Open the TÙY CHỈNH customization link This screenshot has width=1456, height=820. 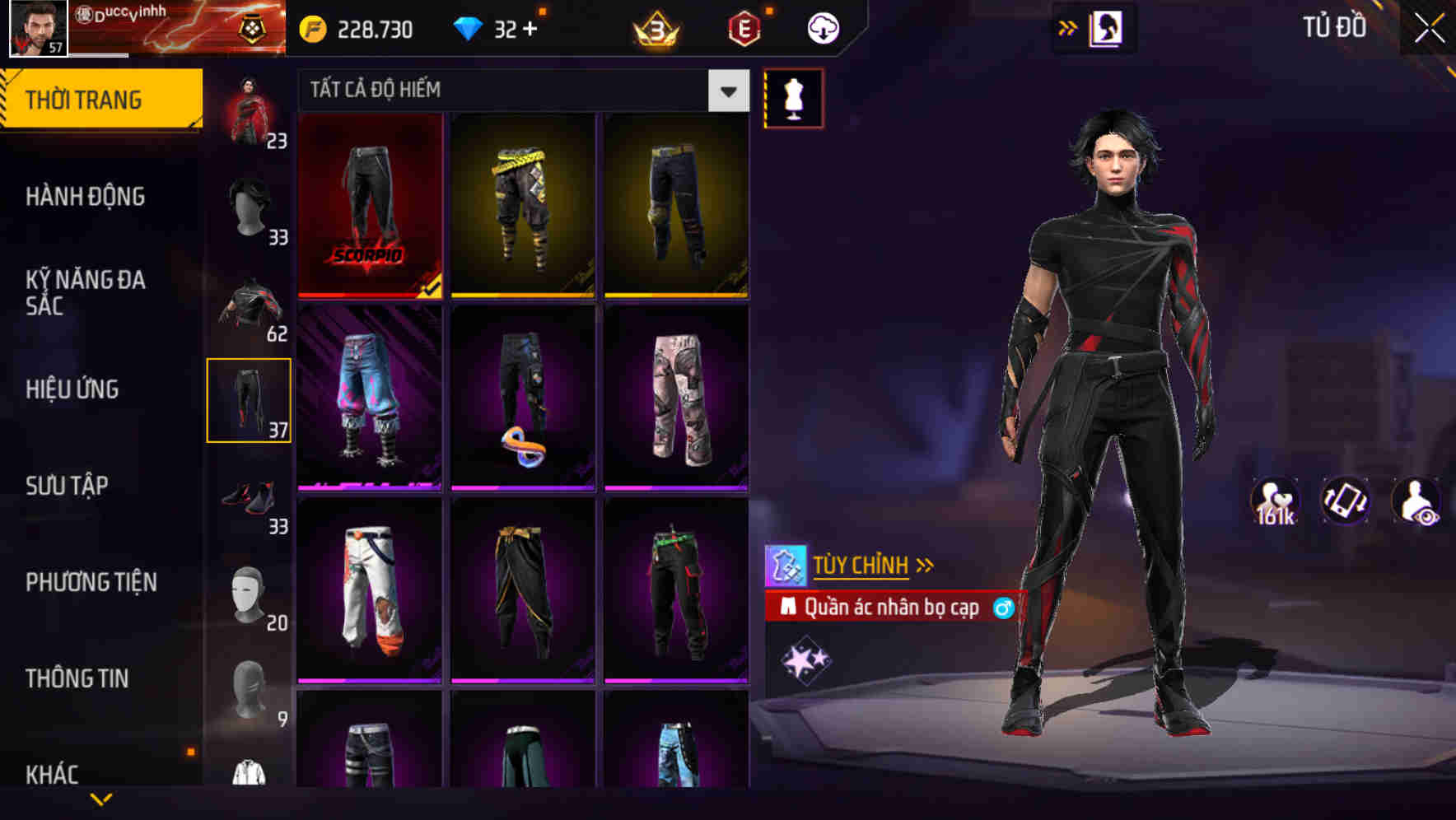(861, 564)
